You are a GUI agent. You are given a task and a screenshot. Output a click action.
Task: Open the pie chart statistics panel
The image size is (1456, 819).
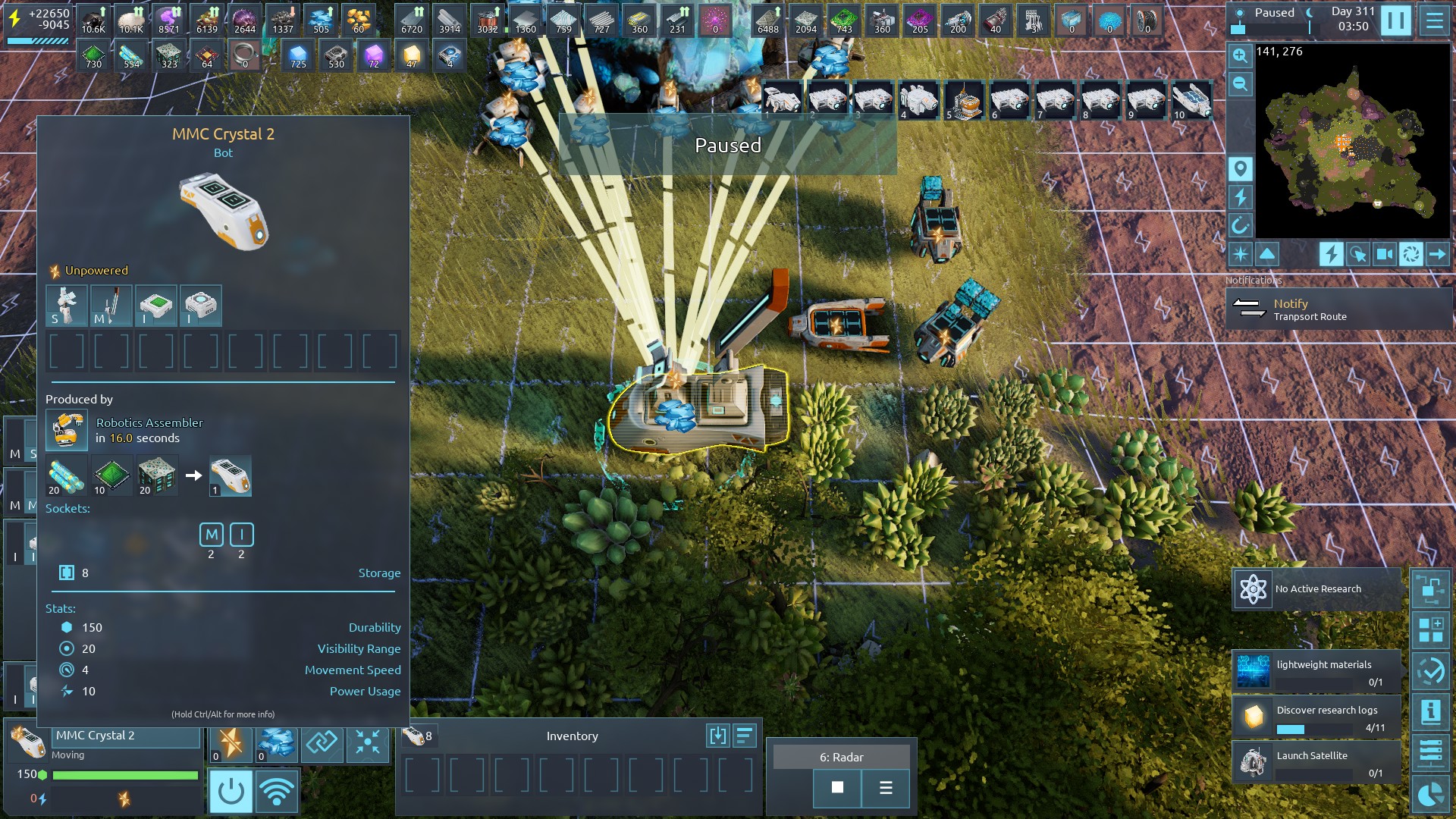click(1430, 795)
